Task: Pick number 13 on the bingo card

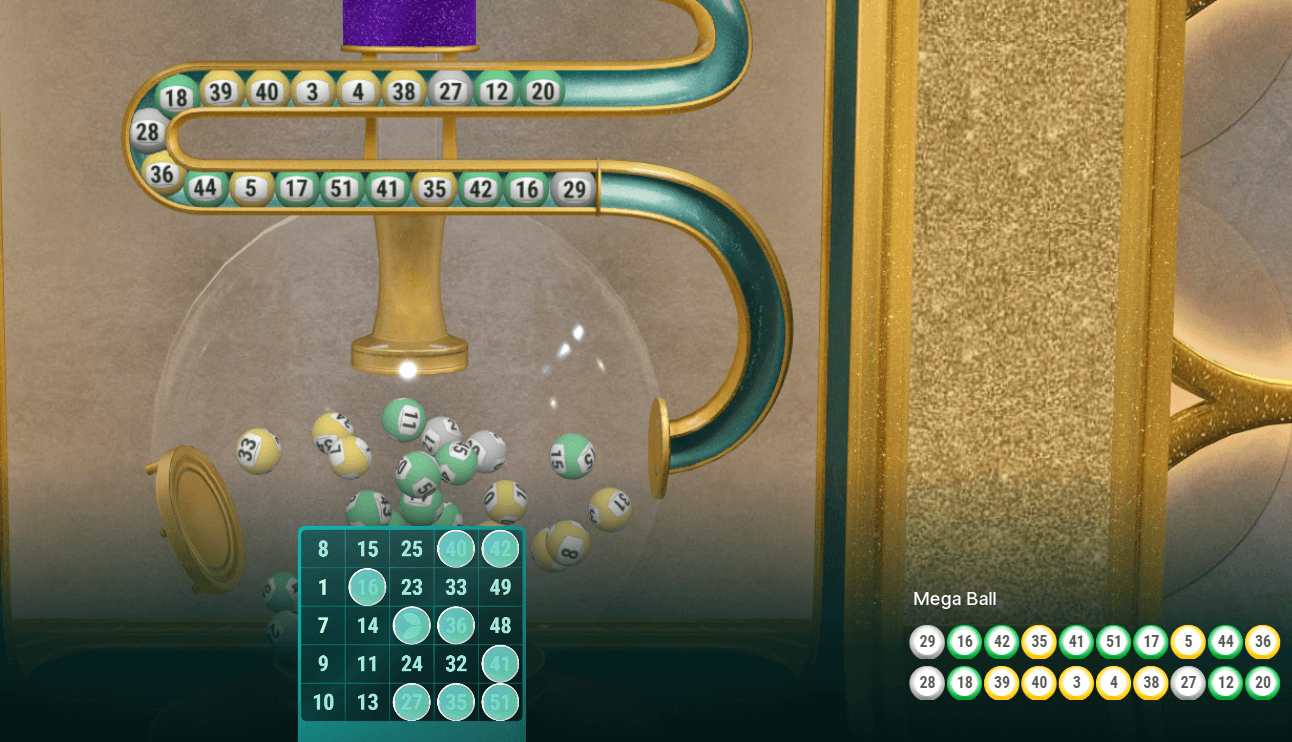Action: pos(367,702)
